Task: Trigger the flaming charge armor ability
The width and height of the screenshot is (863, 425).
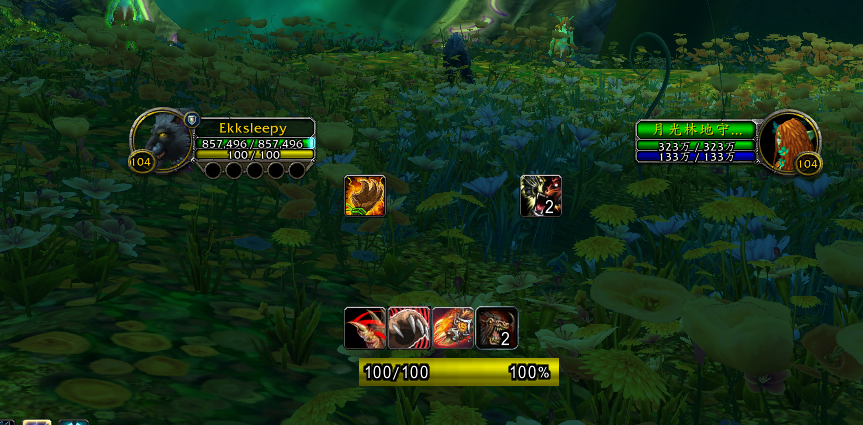Action: [x=453, y=327]
